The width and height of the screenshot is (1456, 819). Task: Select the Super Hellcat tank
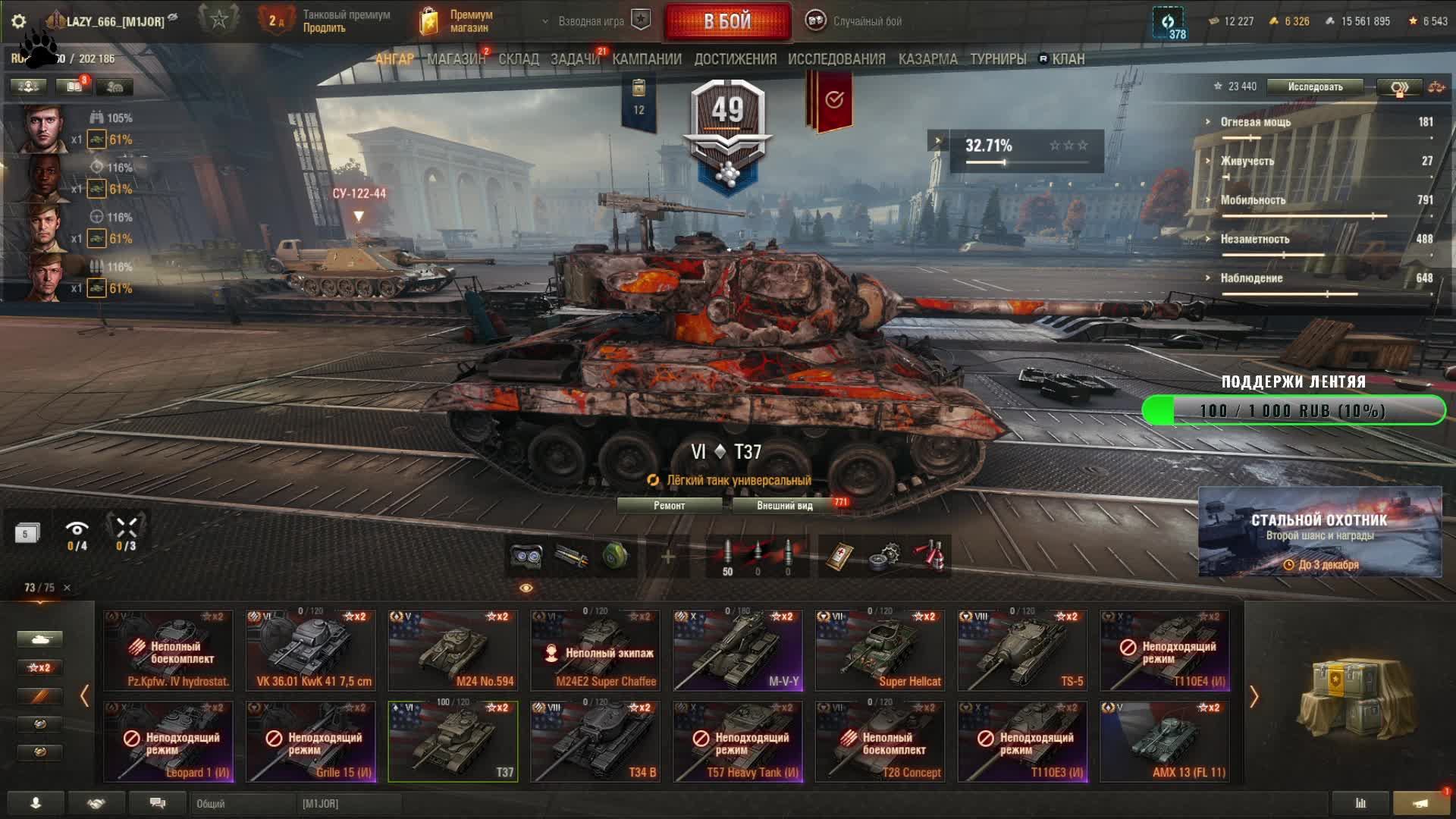pyautogui.click(x=880, y=651)
